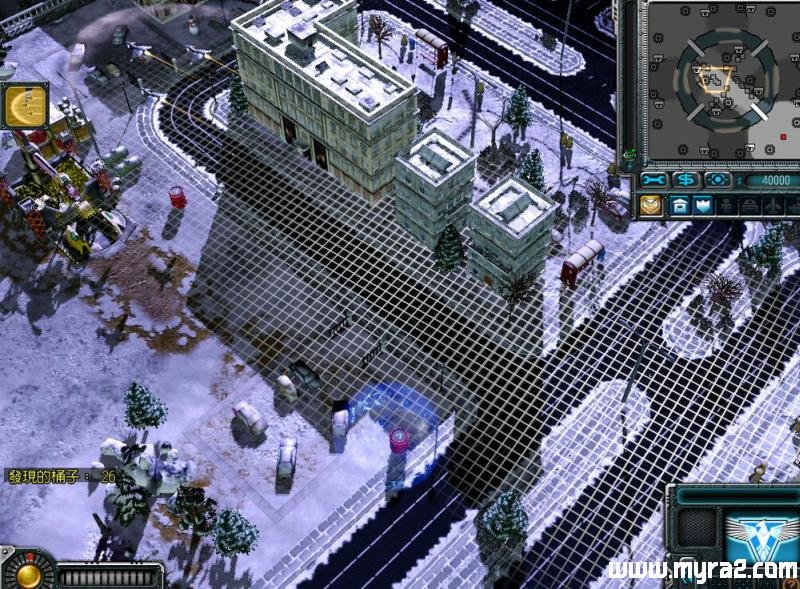Screen dimensions: 800x589
Task: Click the yellow crescent icon at top left
Action: [x=23, y=106]
